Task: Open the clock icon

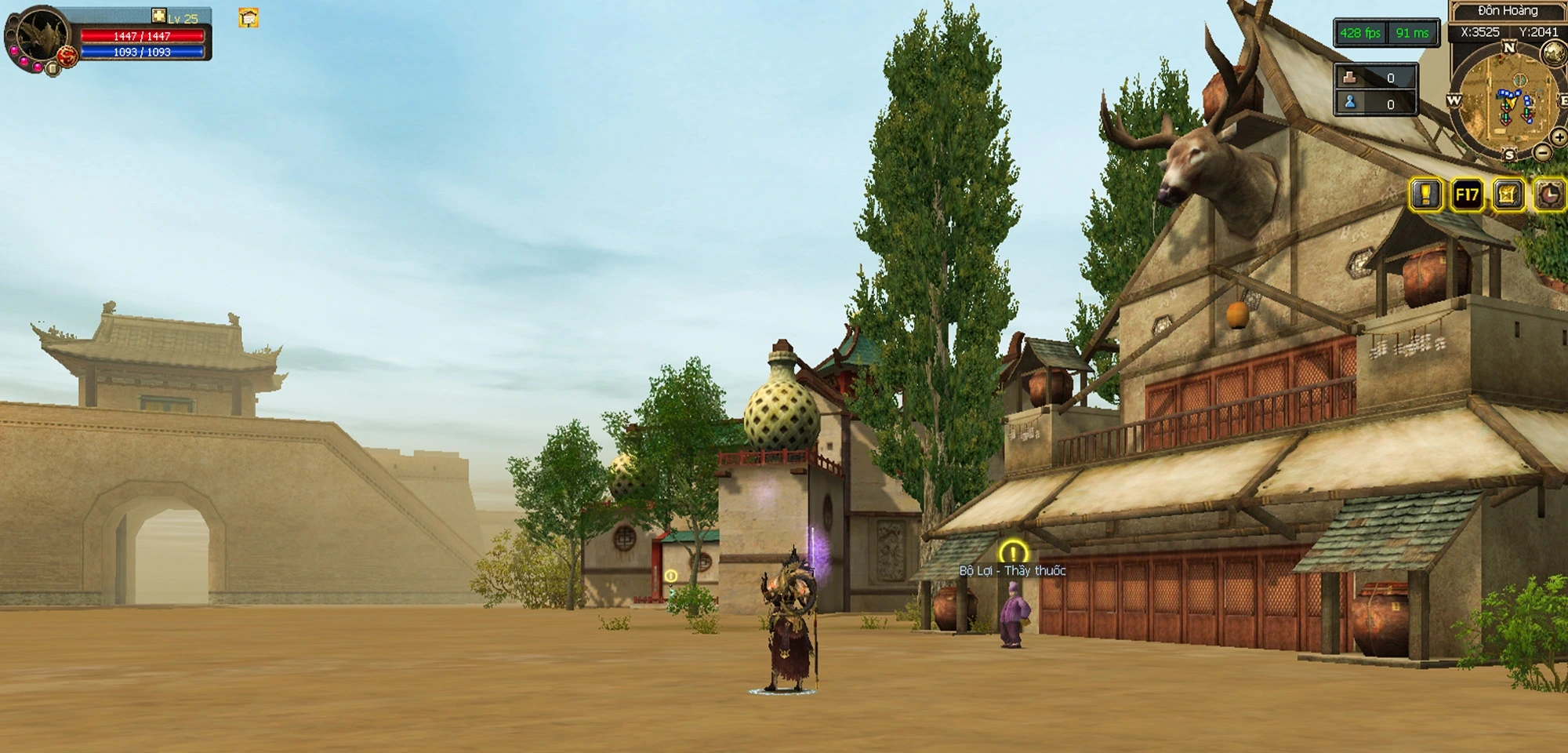Action: coord(1550,195)
